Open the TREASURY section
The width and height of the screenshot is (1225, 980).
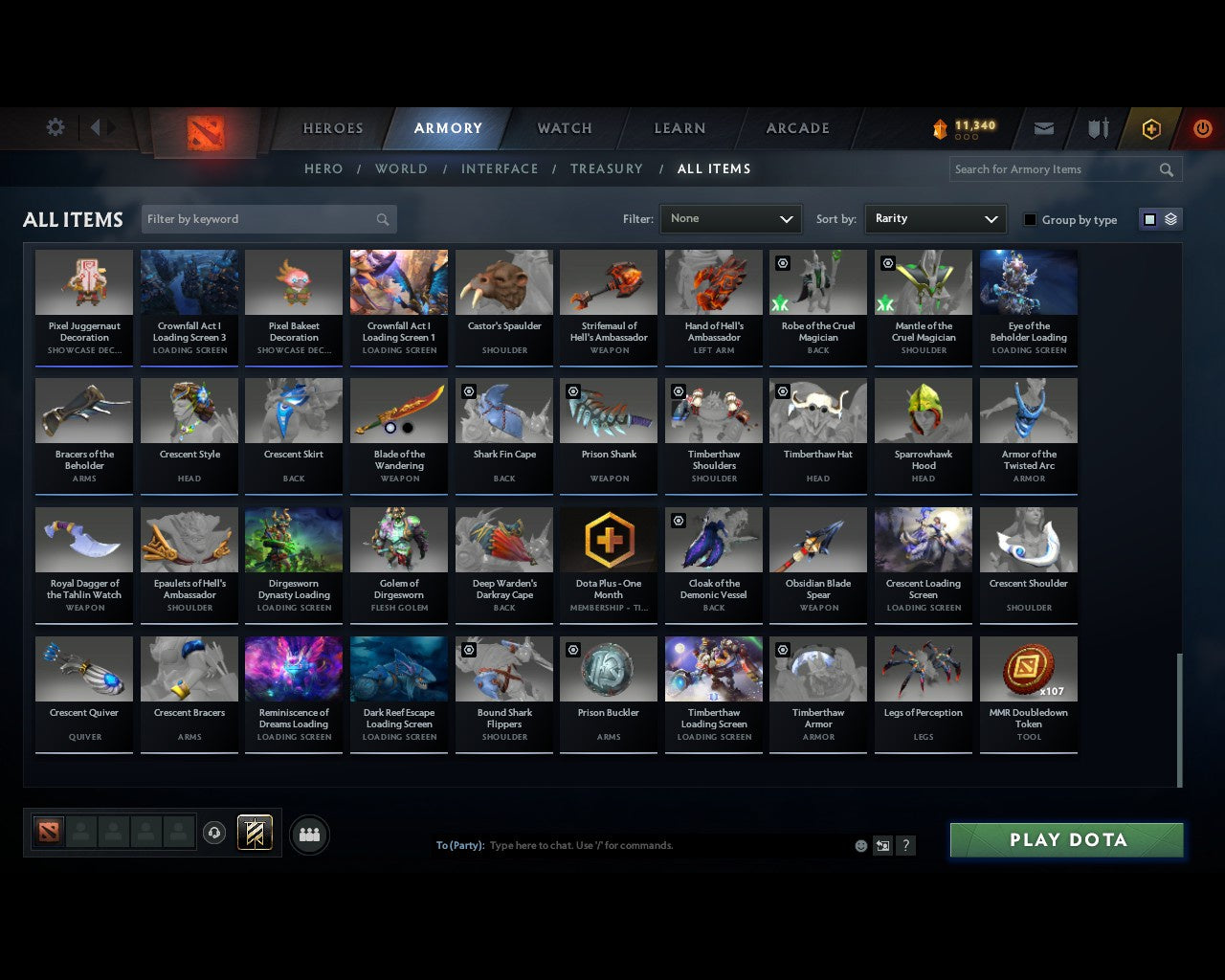(606, 168)
